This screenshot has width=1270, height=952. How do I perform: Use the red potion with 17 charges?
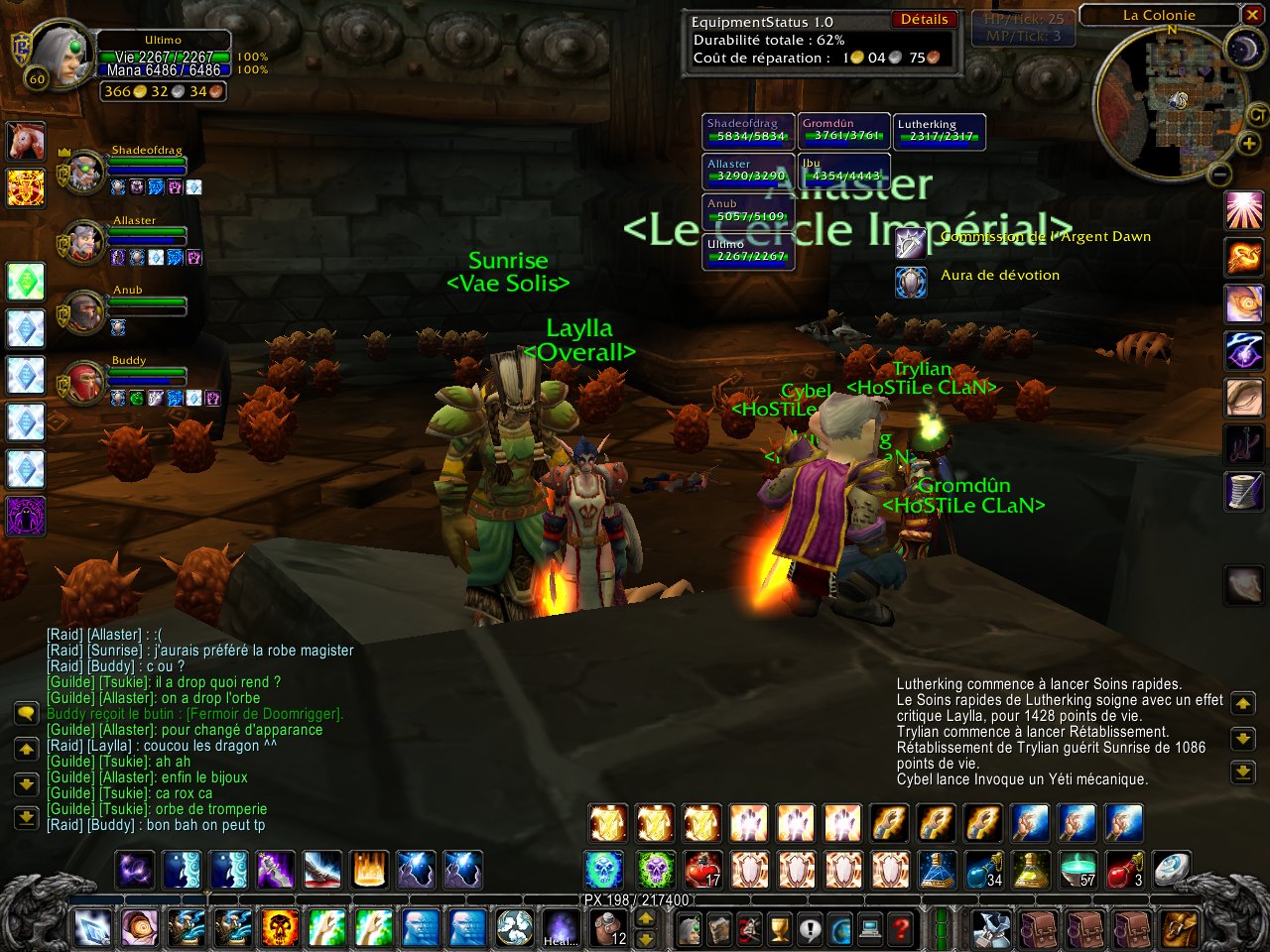[x=702, y=870]
